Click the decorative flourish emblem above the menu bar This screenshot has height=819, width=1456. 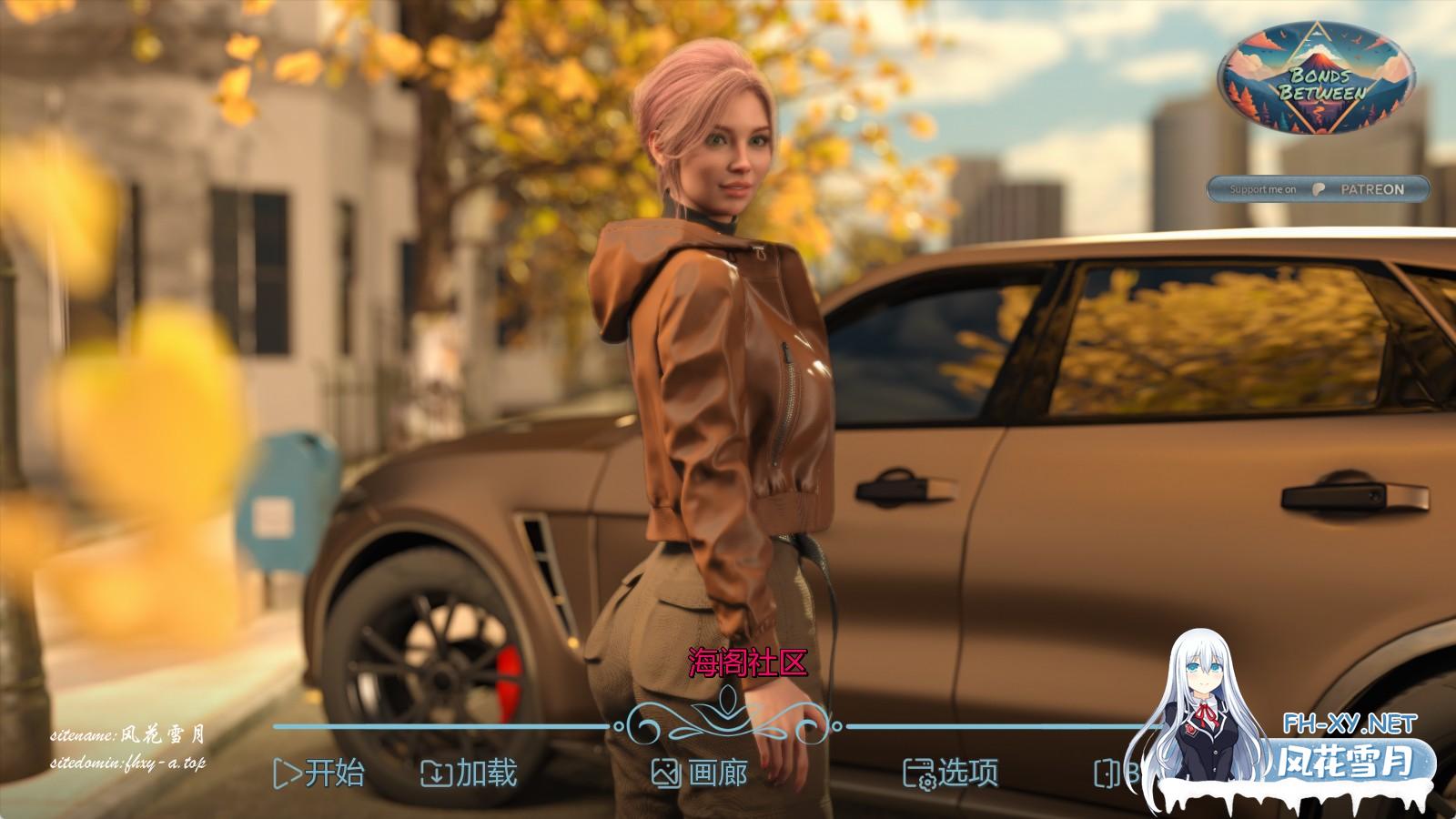[x=725, y=712]
